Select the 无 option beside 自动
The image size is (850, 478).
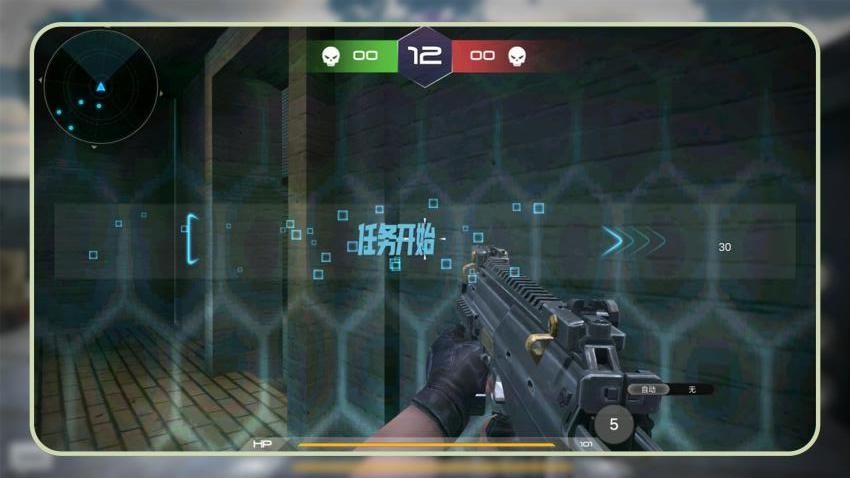[x=692, y=389]
